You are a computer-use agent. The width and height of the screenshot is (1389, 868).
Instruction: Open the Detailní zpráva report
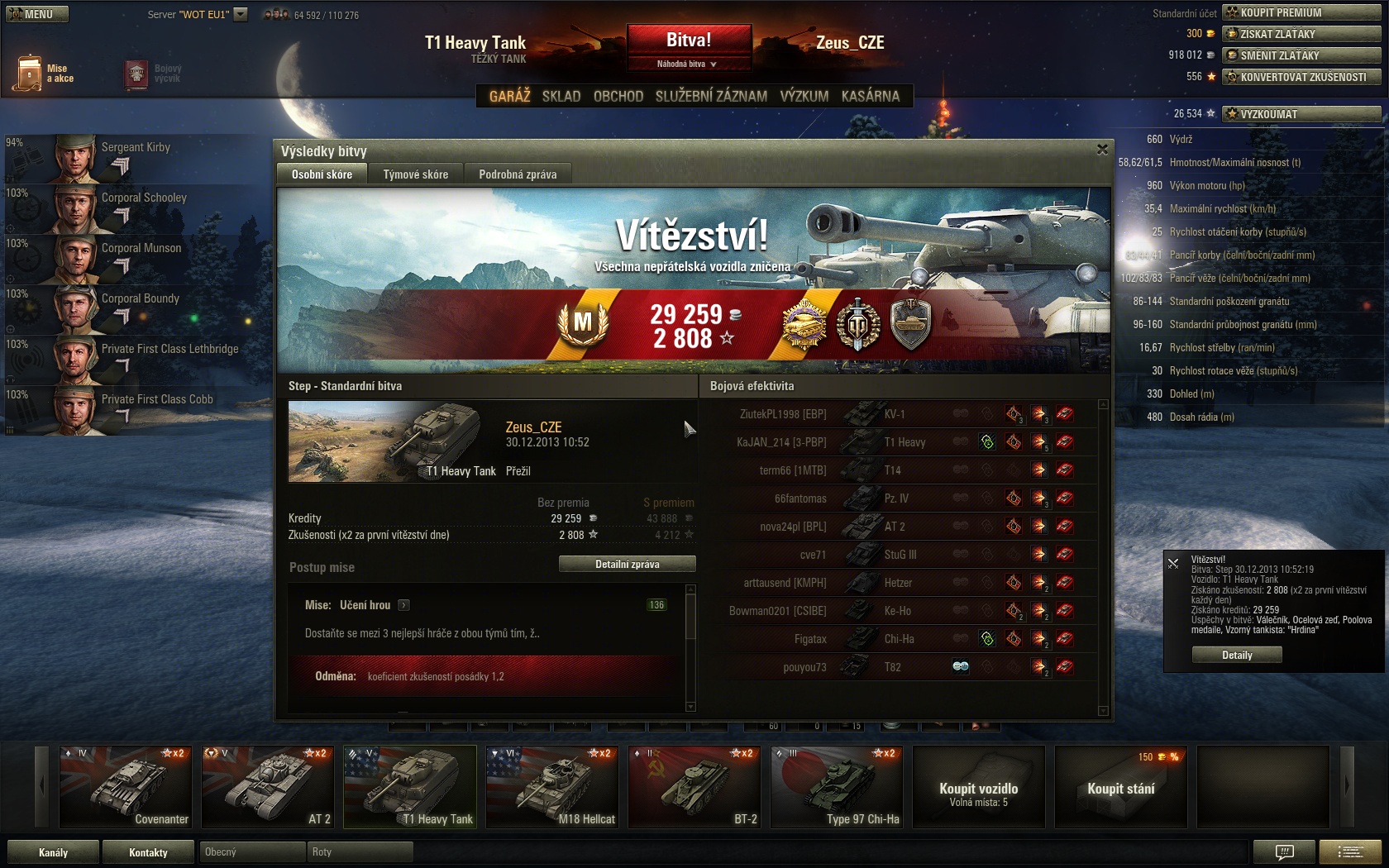627,564
